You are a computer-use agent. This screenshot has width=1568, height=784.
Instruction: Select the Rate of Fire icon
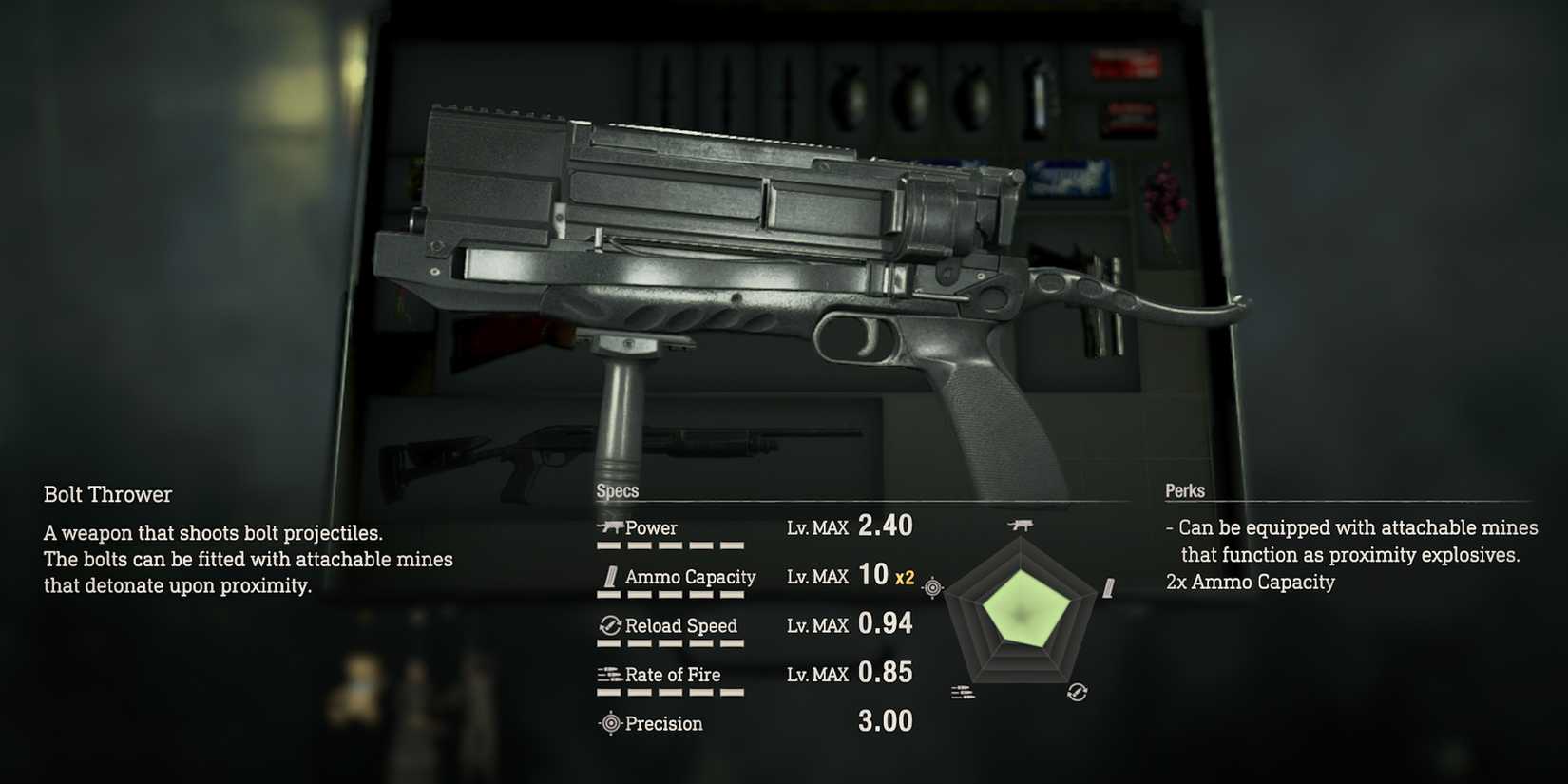pyautogui.click(x=608, y=674)
